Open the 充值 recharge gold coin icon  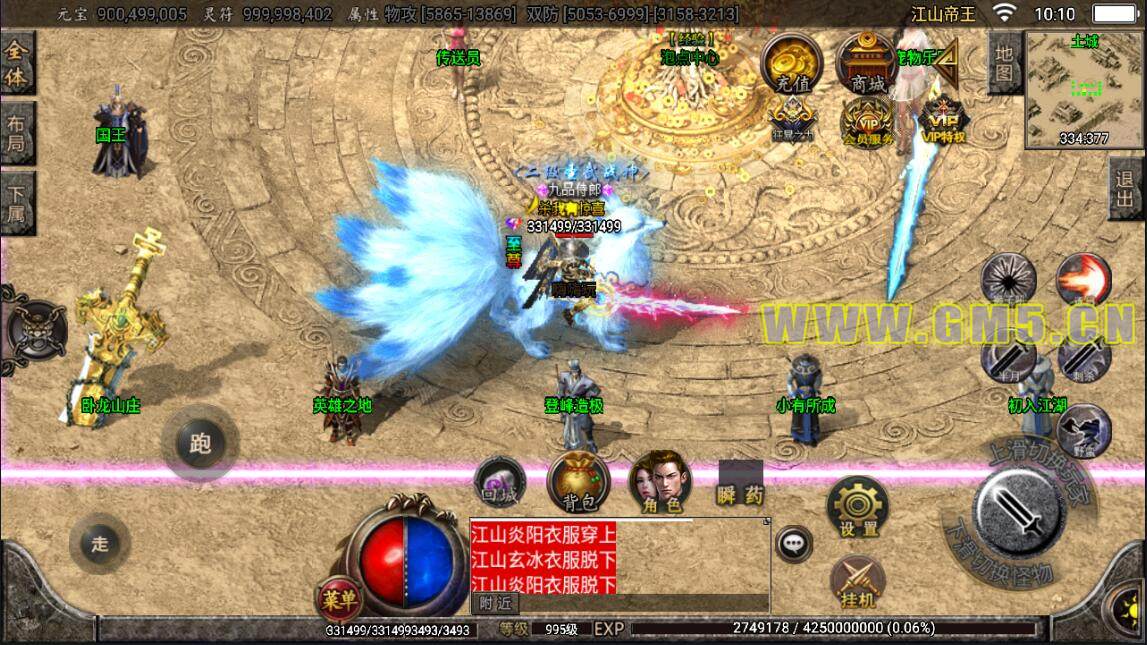[x=792, y=62]
